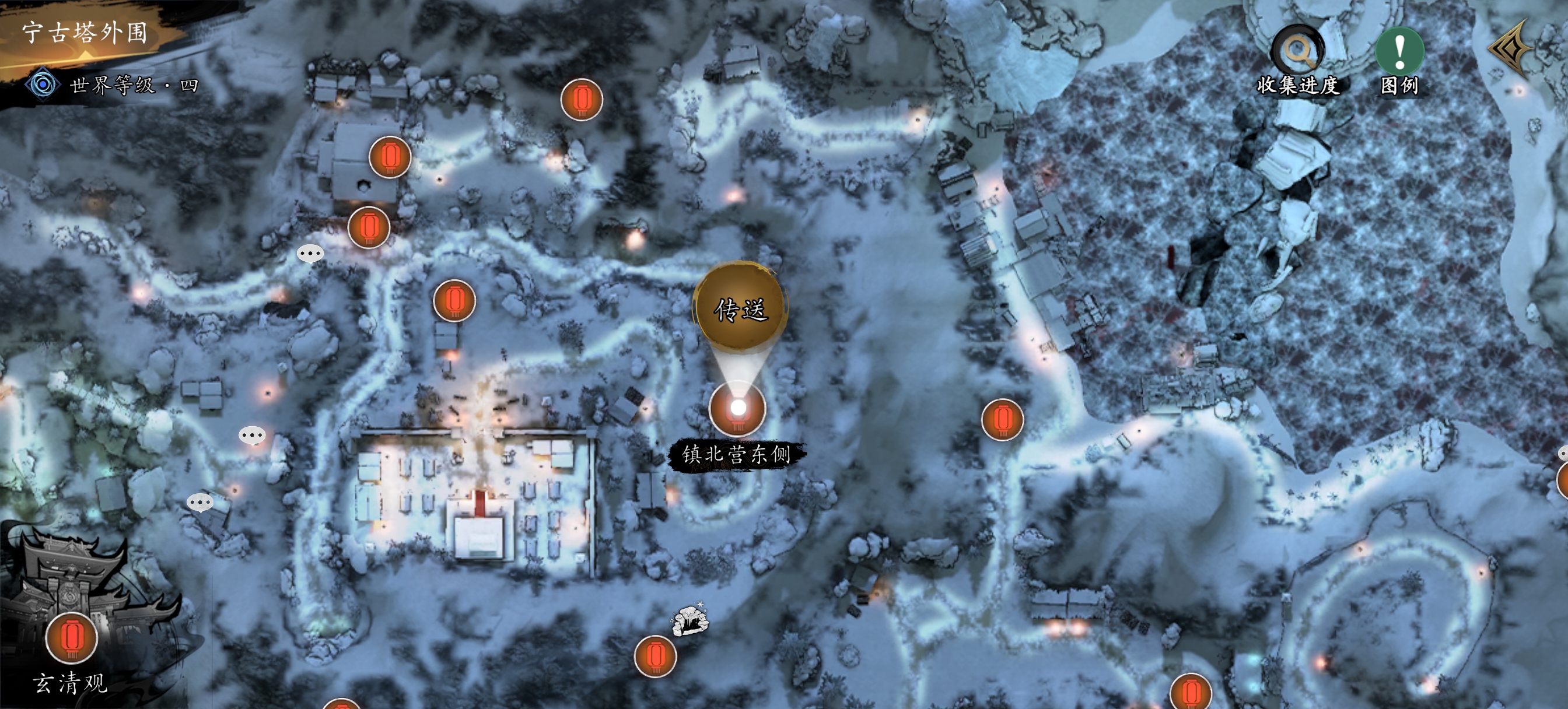Close the map with the golden back arrow
Screen dimensions: 1568x709
pyautogui.click(x=1511, y=48)
